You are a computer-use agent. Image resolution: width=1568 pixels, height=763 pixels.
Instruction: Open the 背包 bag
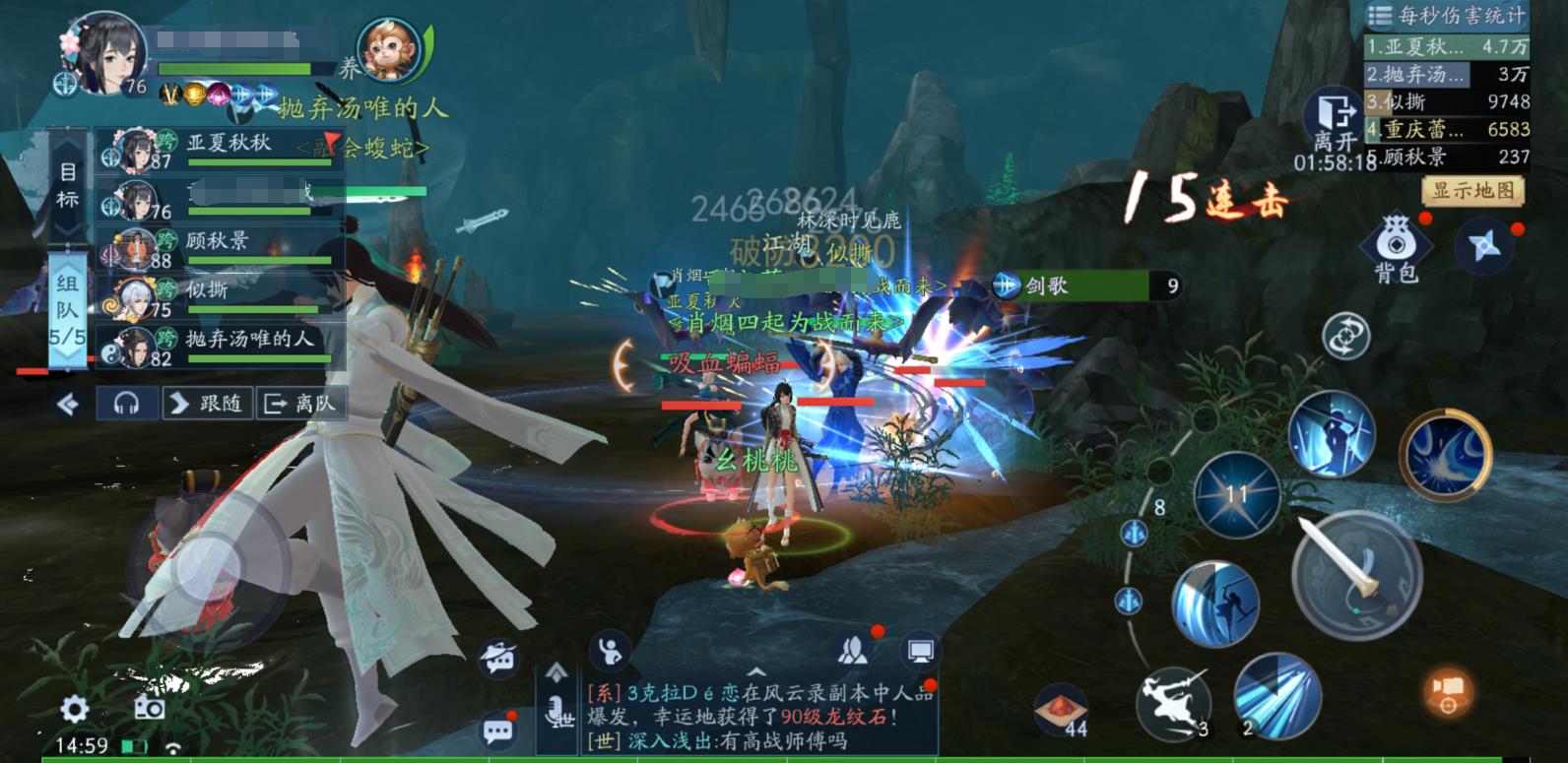point(1396,246)
